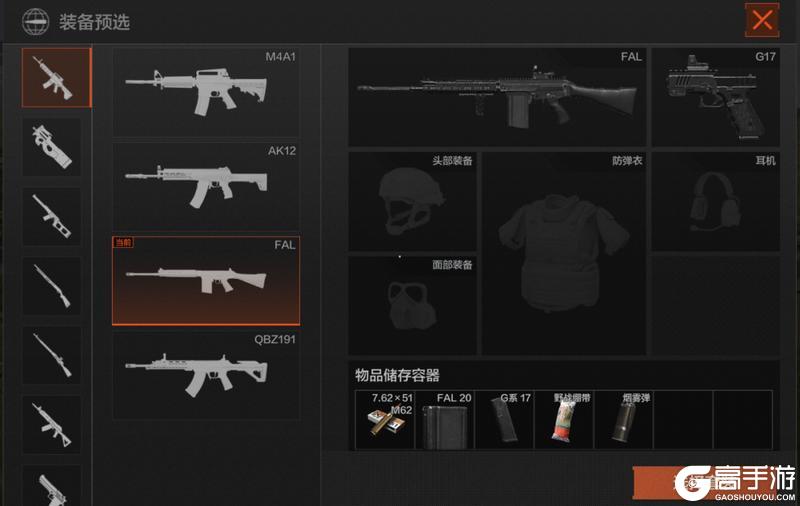Open the G17 pistol slot
The image size is (800, 506).
(x=714, y=97)
